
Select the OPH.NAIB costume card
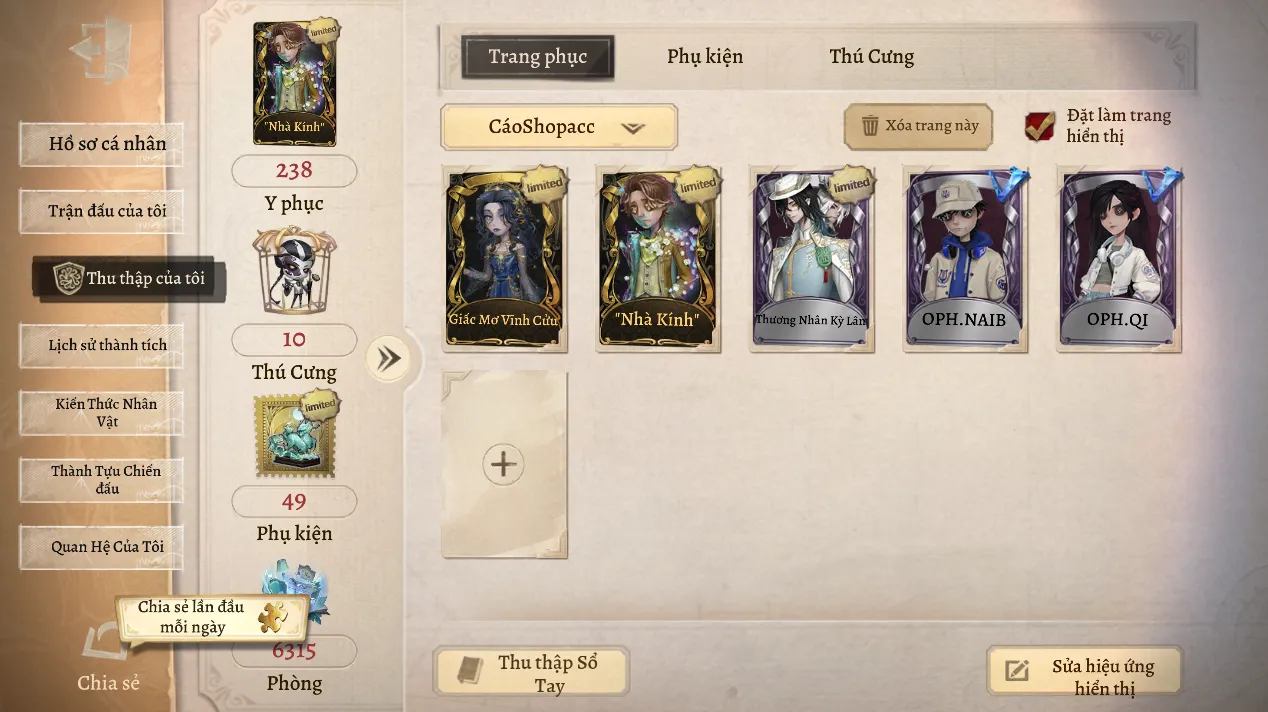tap(965, 259)
